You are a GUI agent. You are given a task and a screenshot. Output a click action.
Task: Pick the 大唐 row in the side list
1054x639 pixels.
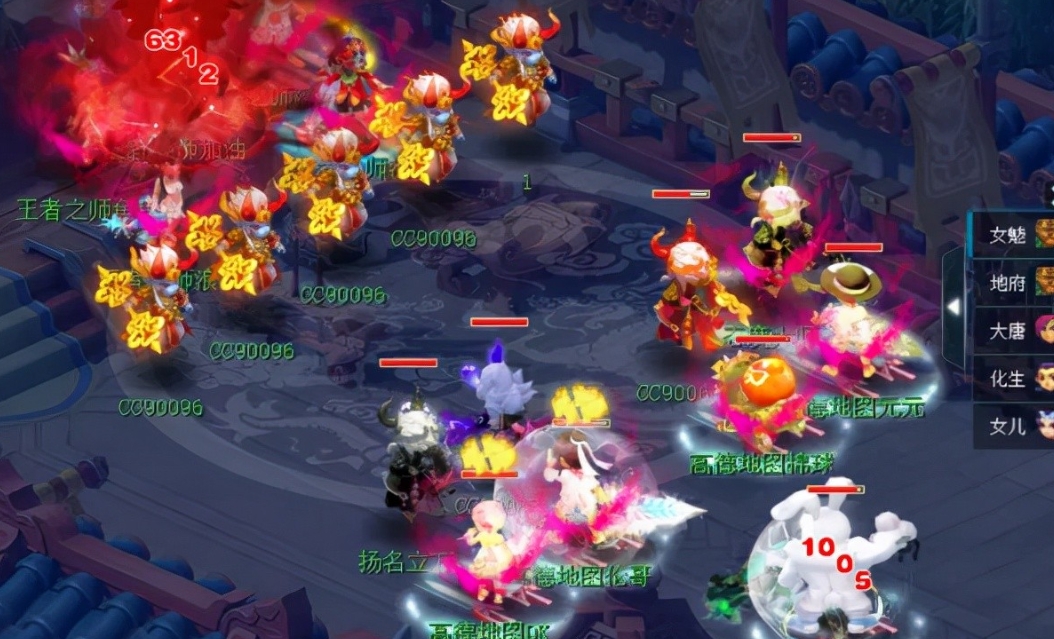(1010, 331)
